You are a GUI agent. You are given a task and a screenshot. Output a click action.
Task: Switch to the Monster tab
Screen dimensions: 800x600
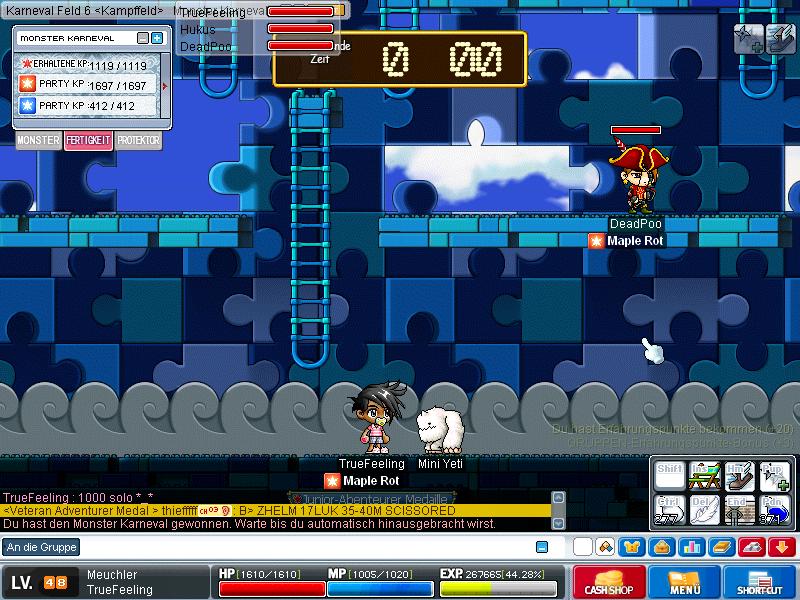click(x=38, y=141)
